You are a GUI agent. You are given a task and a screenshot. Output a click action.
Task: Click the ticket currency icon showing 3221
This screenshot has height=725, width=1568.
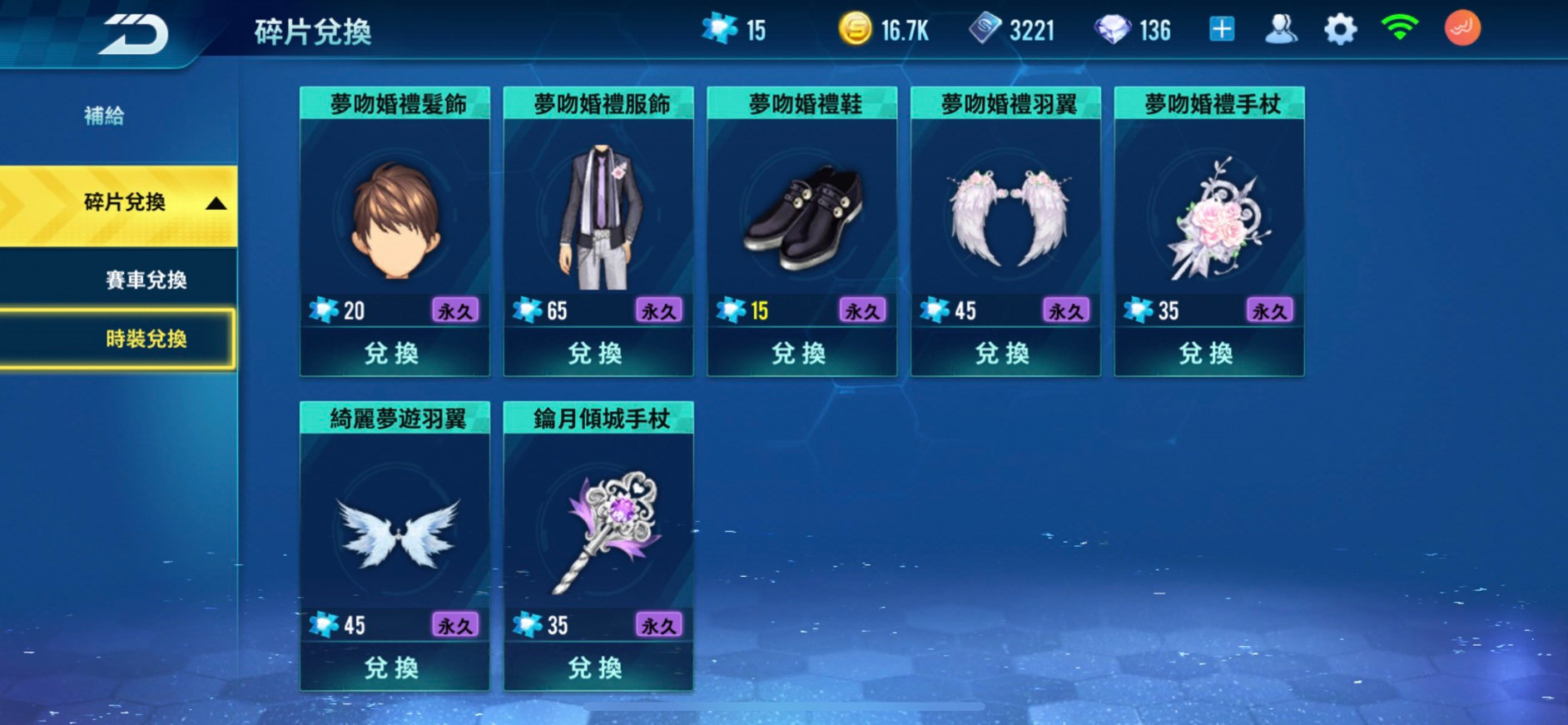986,30
